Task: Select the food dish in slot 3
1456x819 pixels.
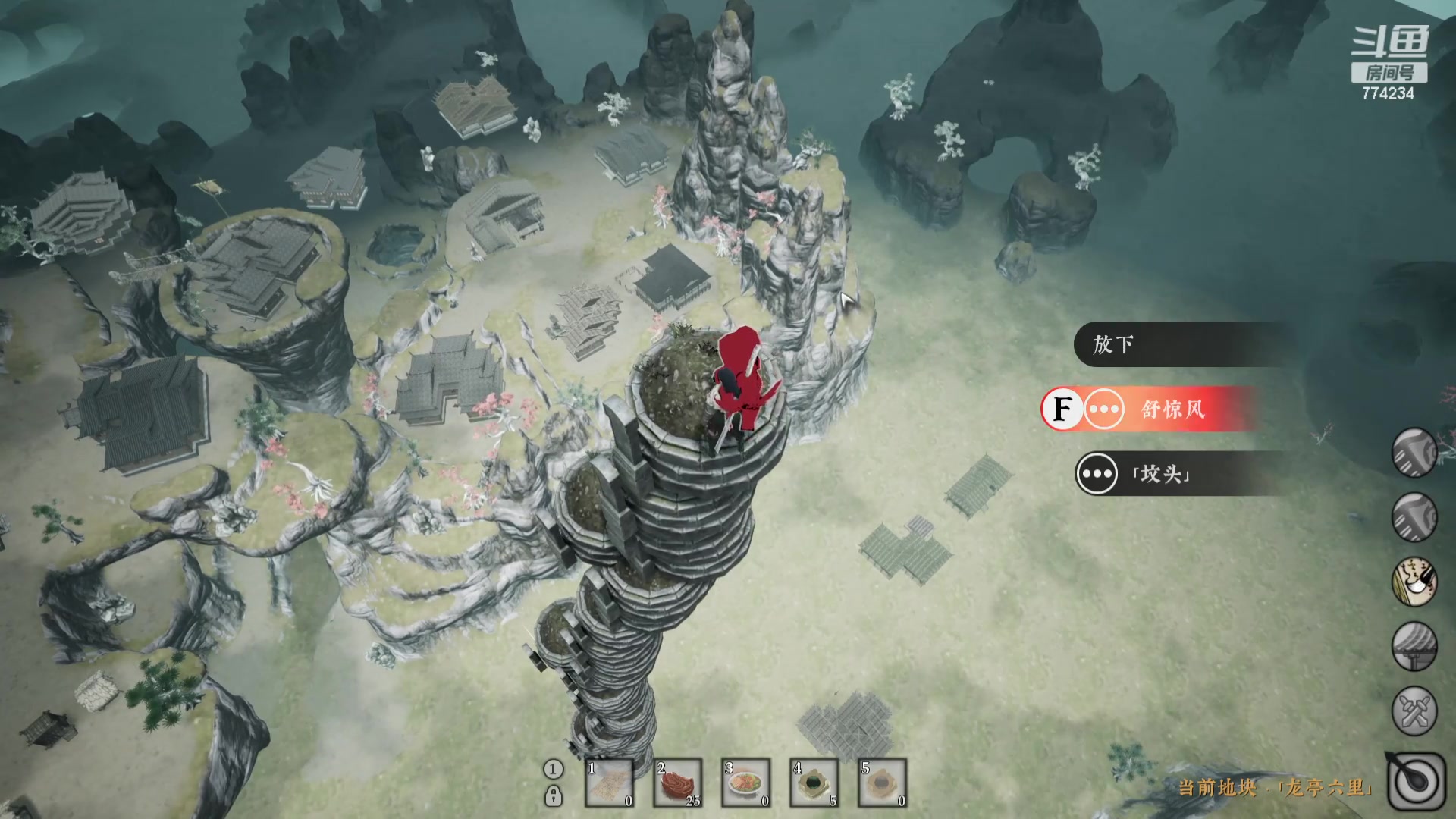Action: tap(746, 783)
